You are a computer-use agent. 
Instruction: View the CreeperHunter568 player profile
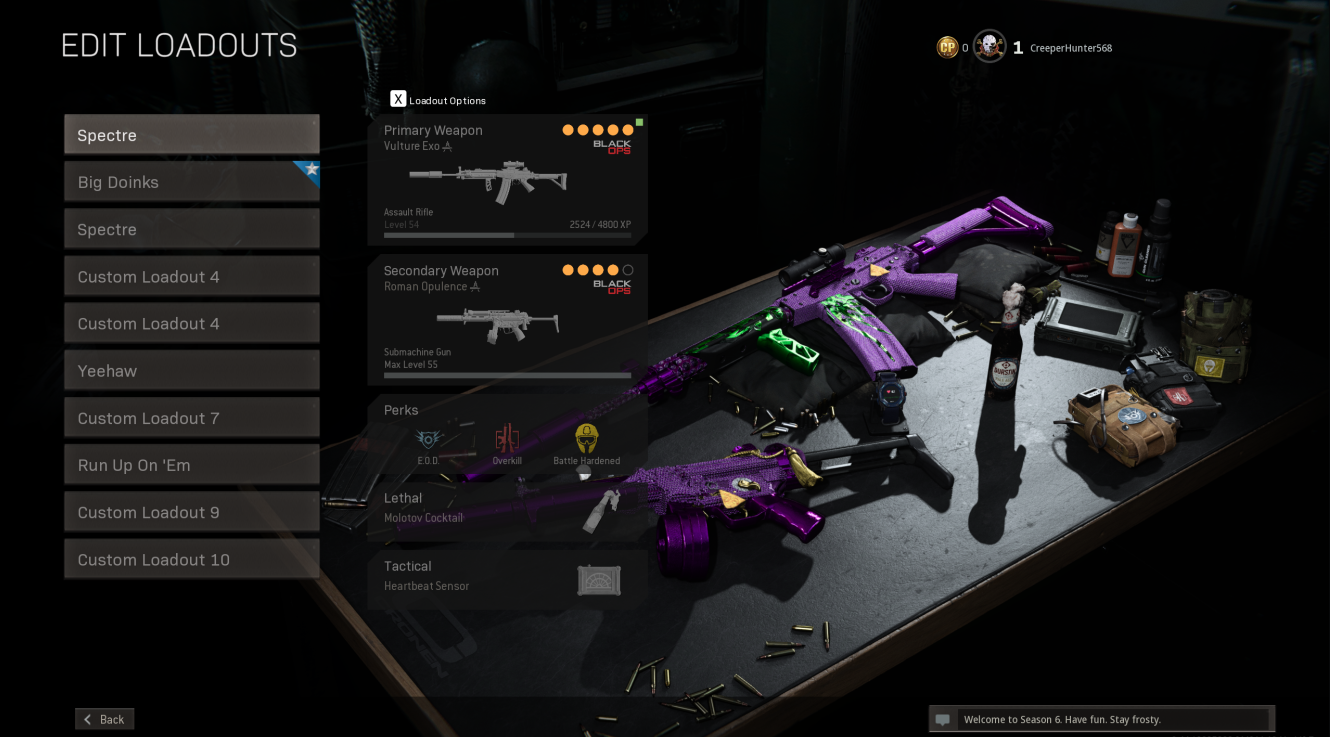click(x=1070, y=48)
